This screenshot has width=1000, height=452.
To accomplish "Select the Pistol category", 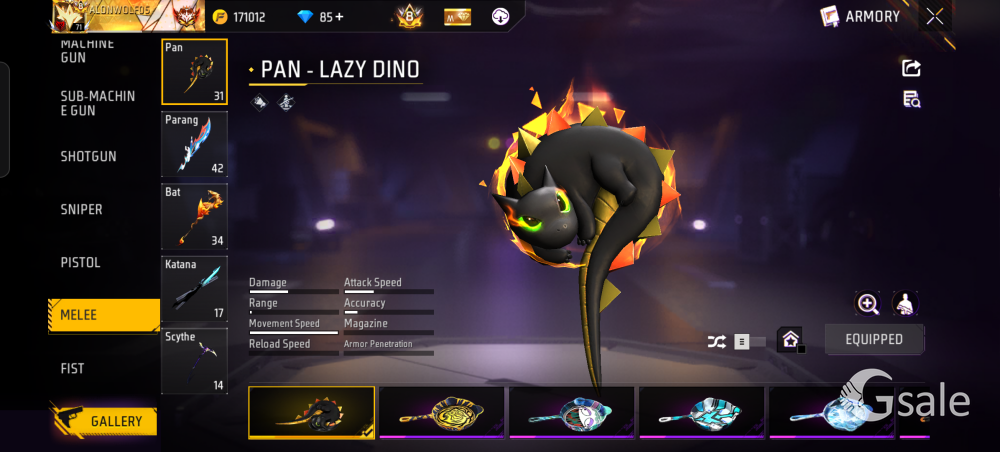I will pos(80,263).
